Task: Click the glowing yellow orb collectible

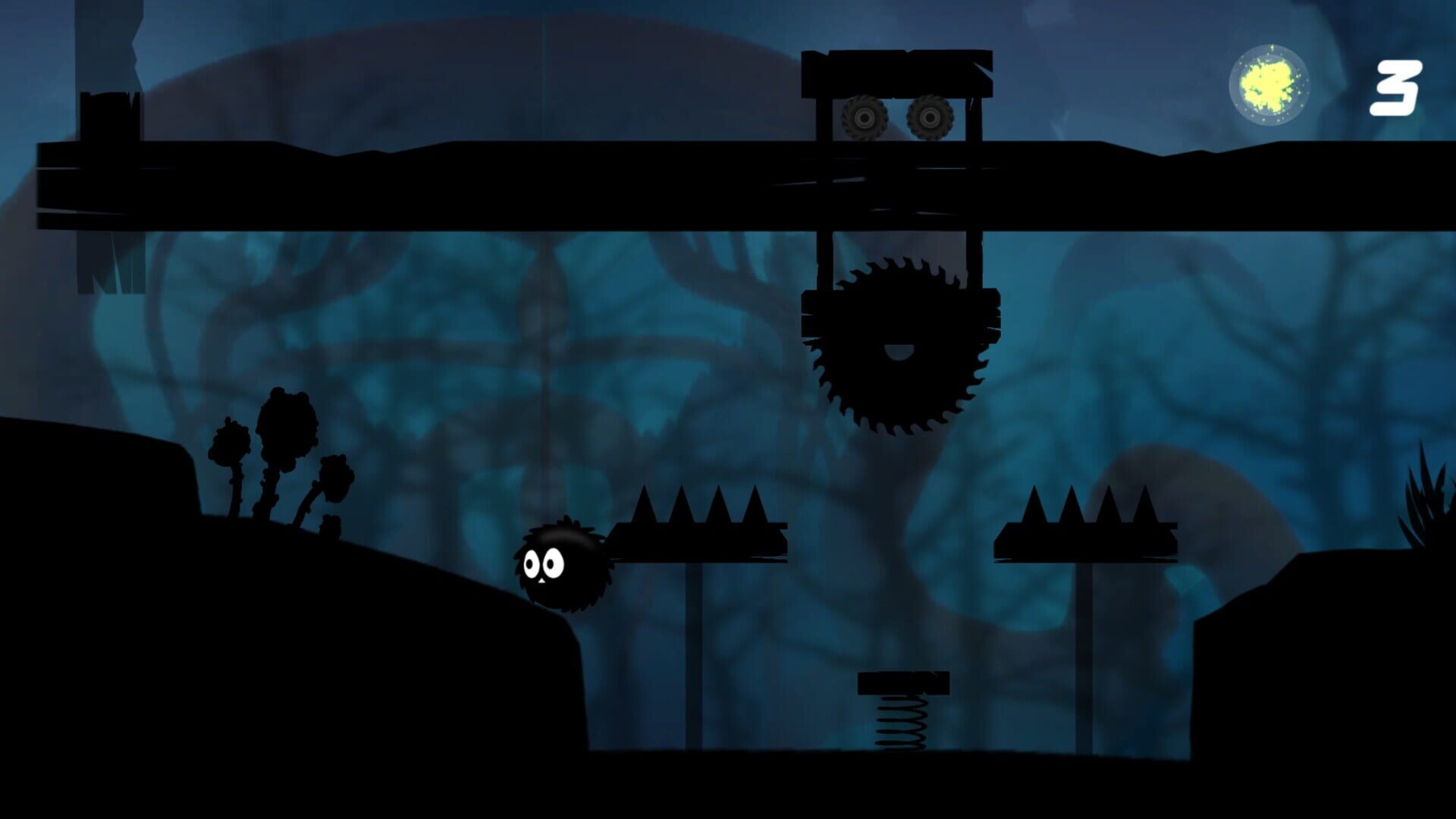Action: 1268,85
